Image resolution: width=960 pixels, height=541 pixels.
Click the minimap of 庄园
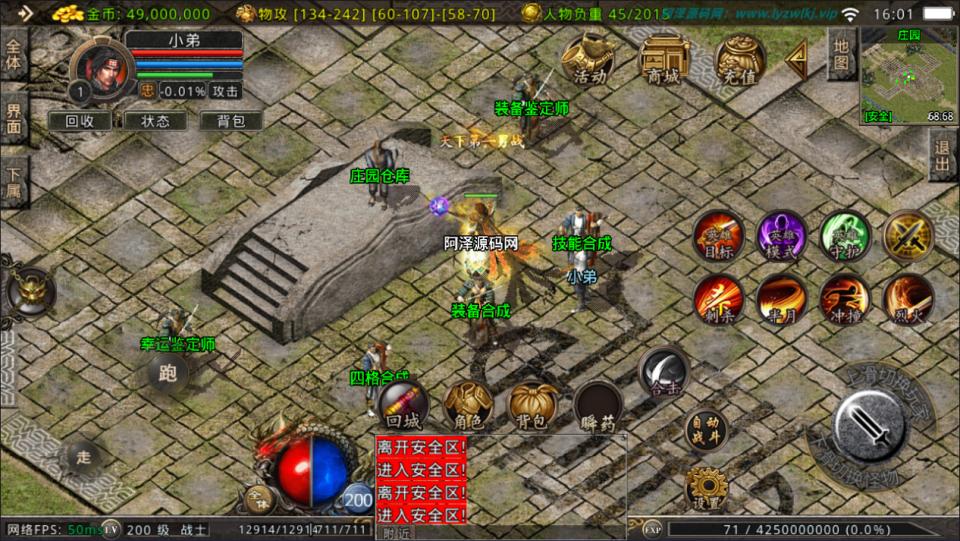pos(907,76)
